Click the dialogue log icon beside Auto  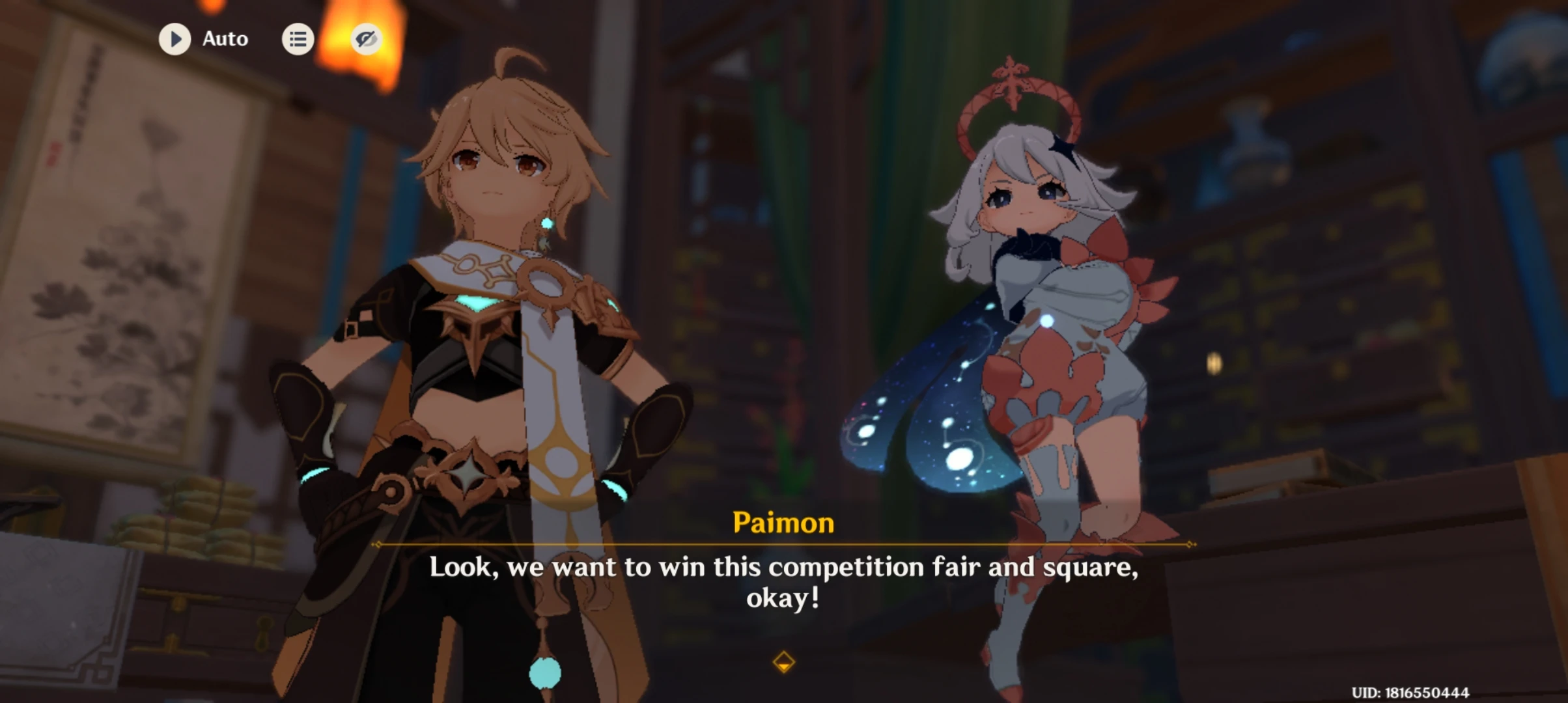(298, 38)
